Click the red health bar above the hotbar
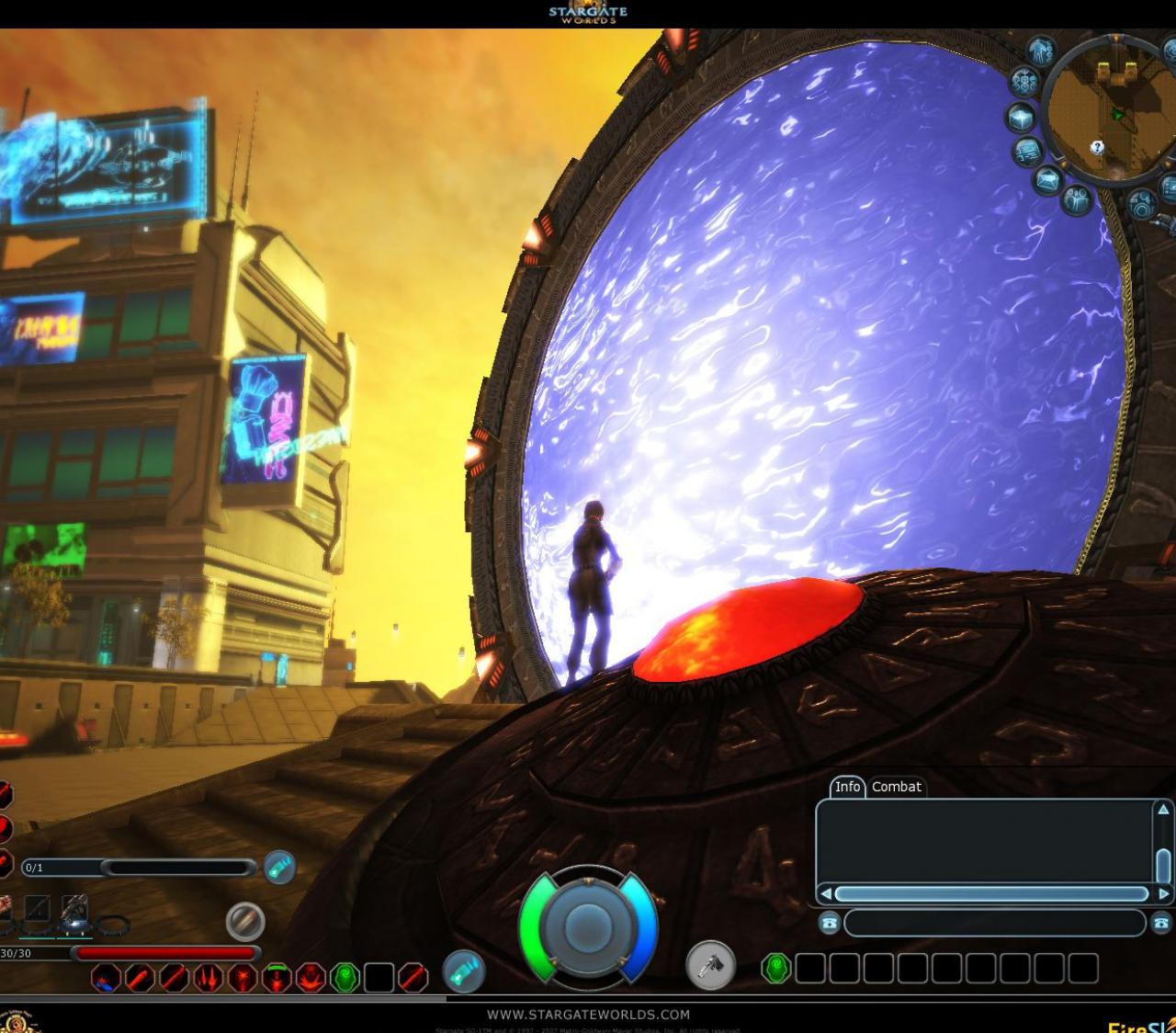 pos(165,952)
